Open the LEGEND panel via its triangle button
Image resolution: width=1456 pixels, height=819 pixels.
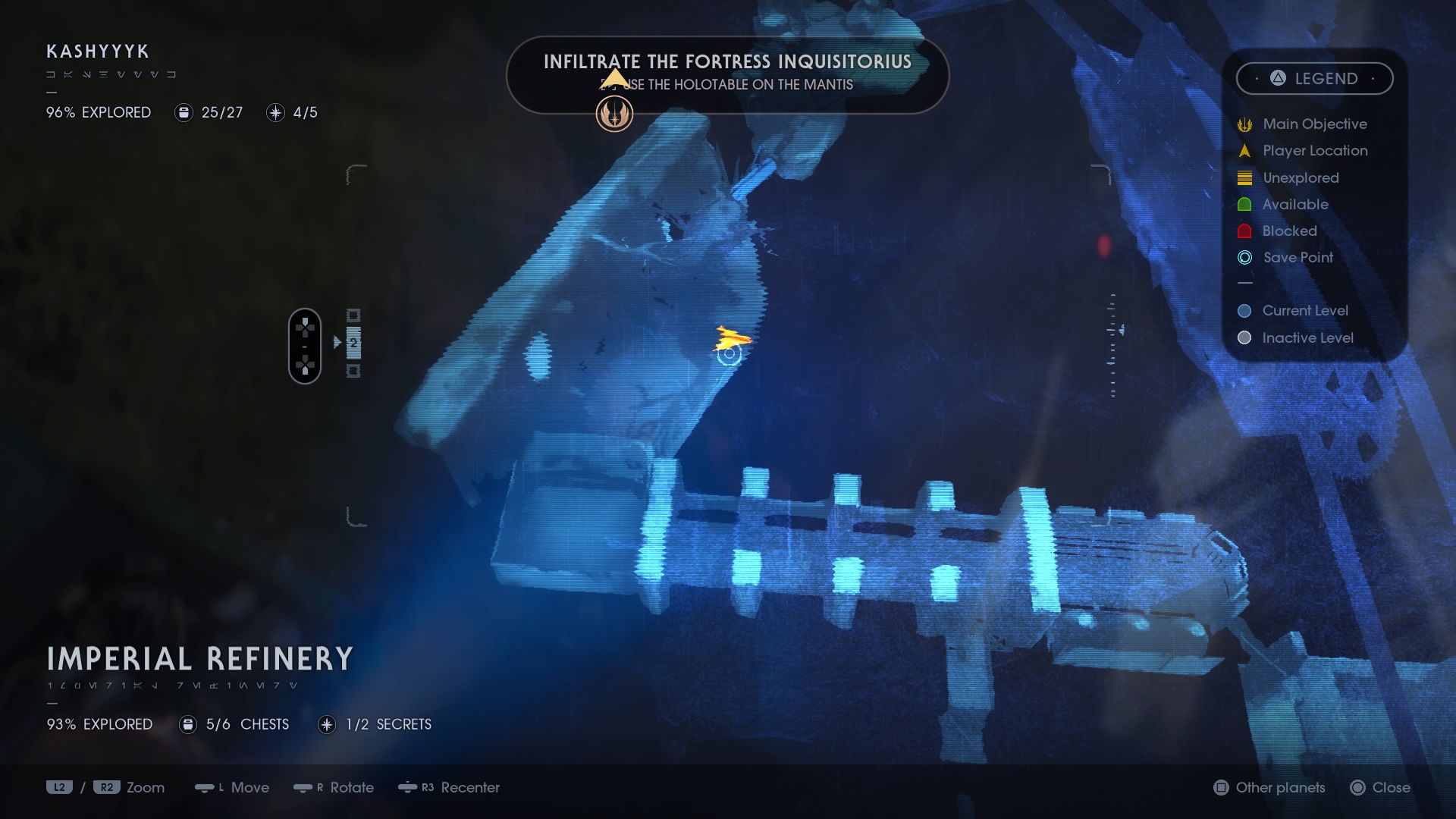1276,78
